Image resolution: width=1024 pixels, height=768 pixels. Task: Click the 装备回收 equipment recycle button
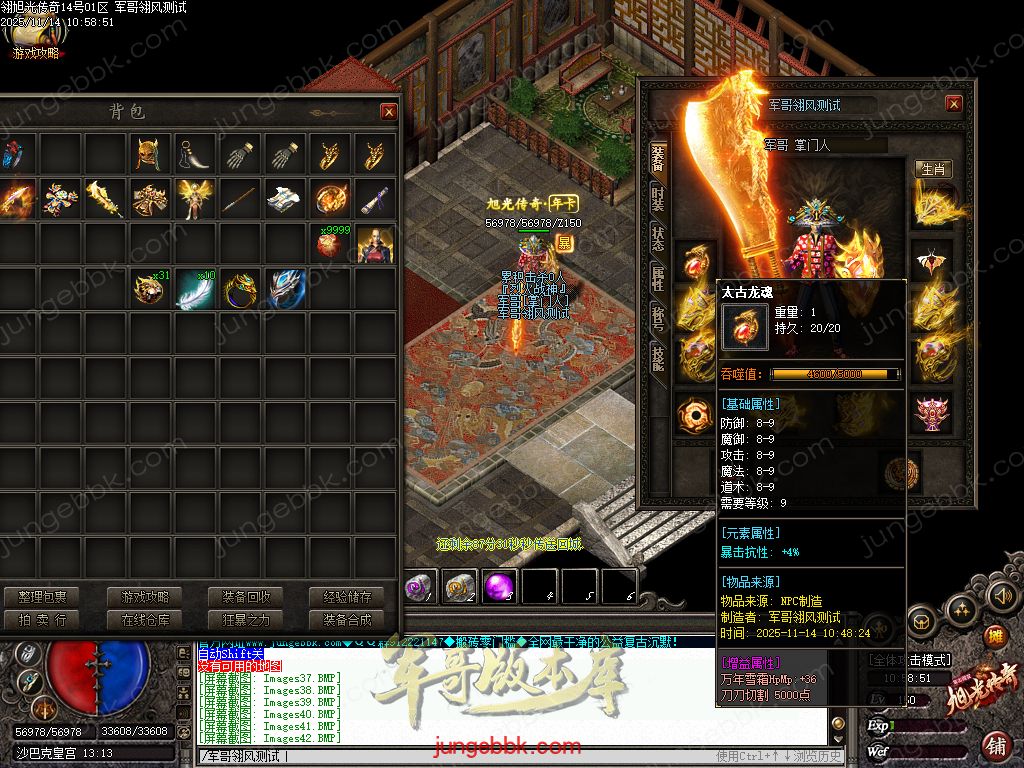coord(246,597)
